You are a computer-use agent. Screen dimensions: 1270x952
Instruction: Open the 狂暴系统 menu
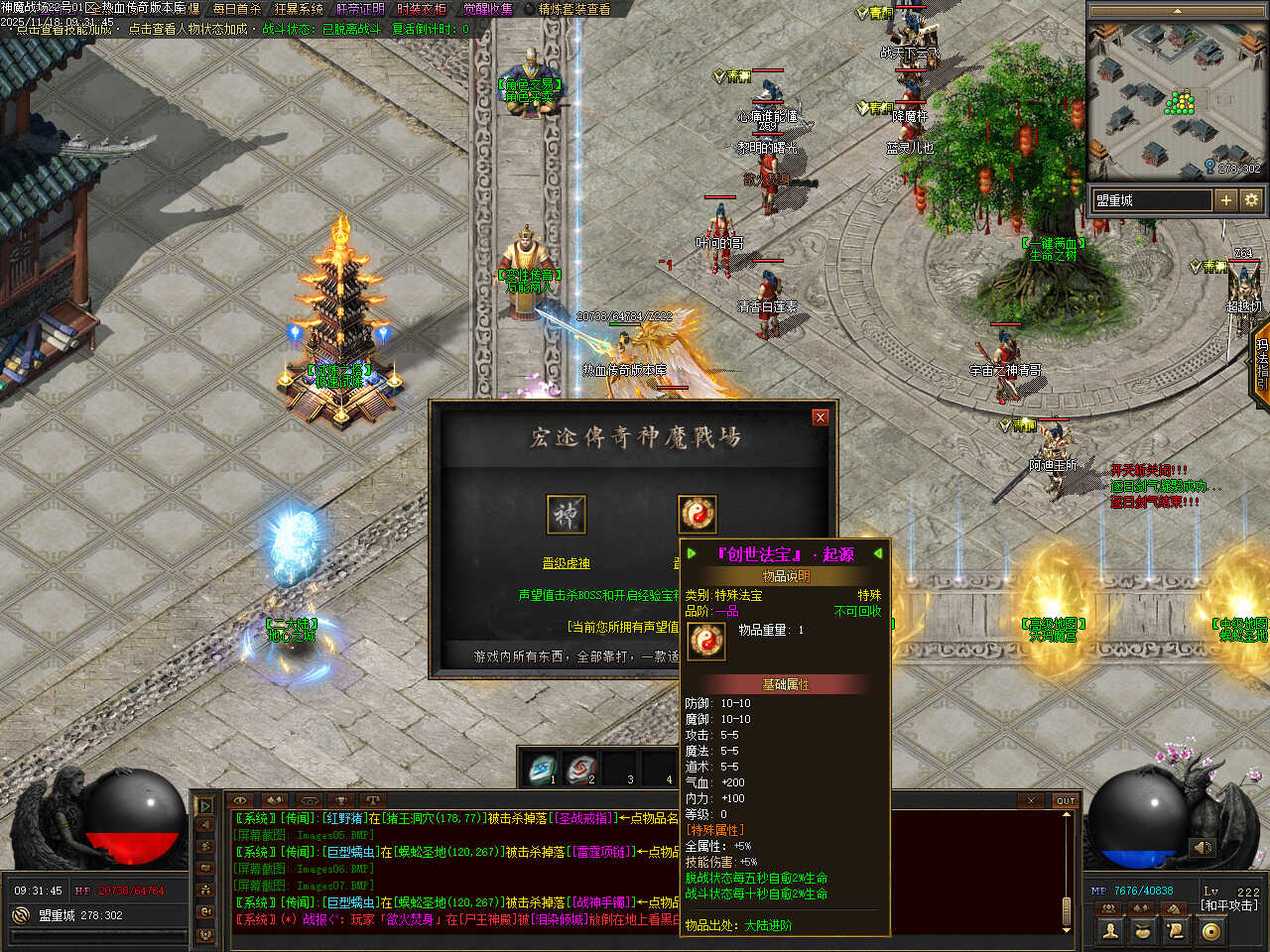tap(299, 9)
